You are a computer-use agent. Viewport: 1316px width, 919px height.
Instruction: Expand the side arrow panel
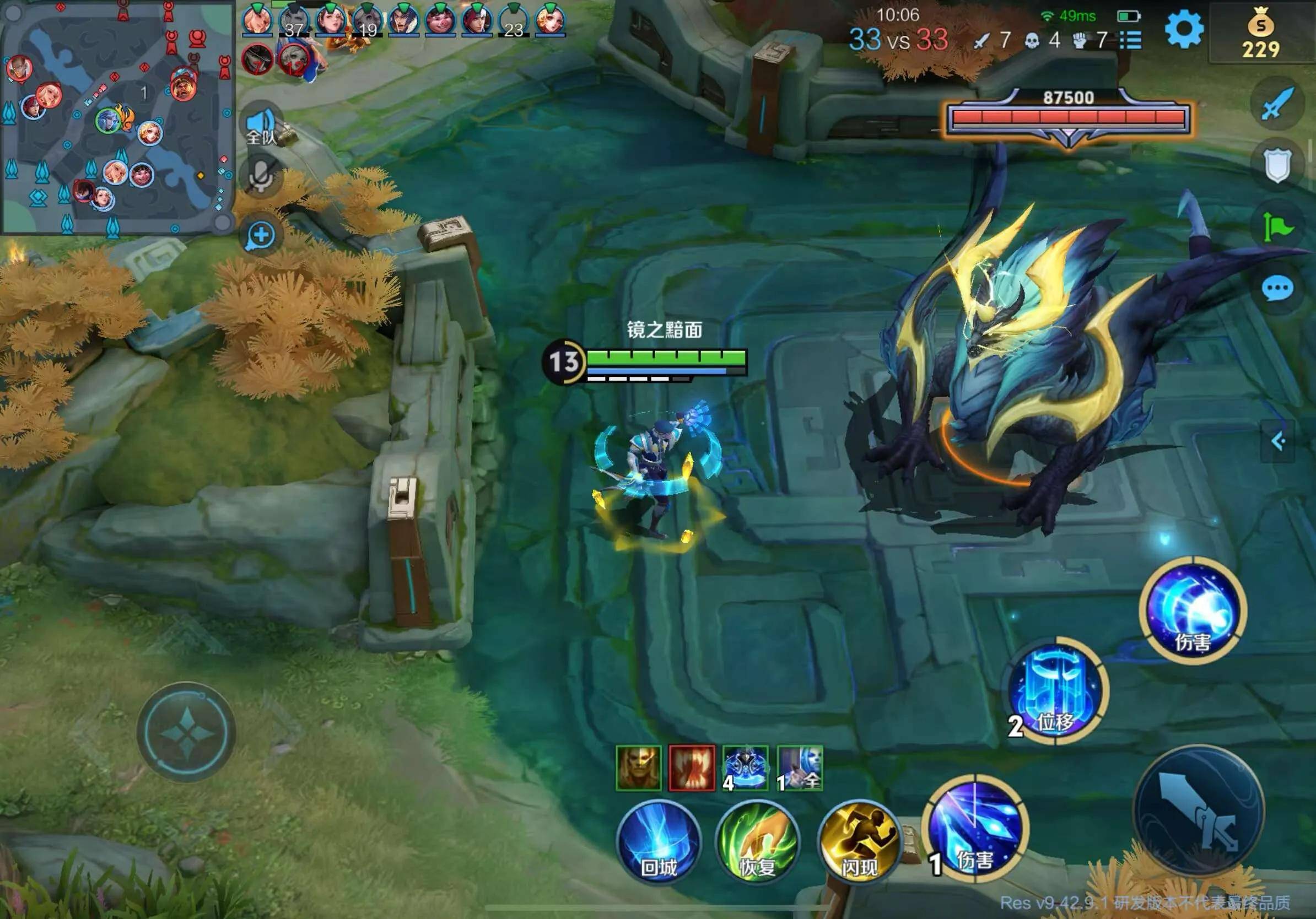(x=1277, y=441)
